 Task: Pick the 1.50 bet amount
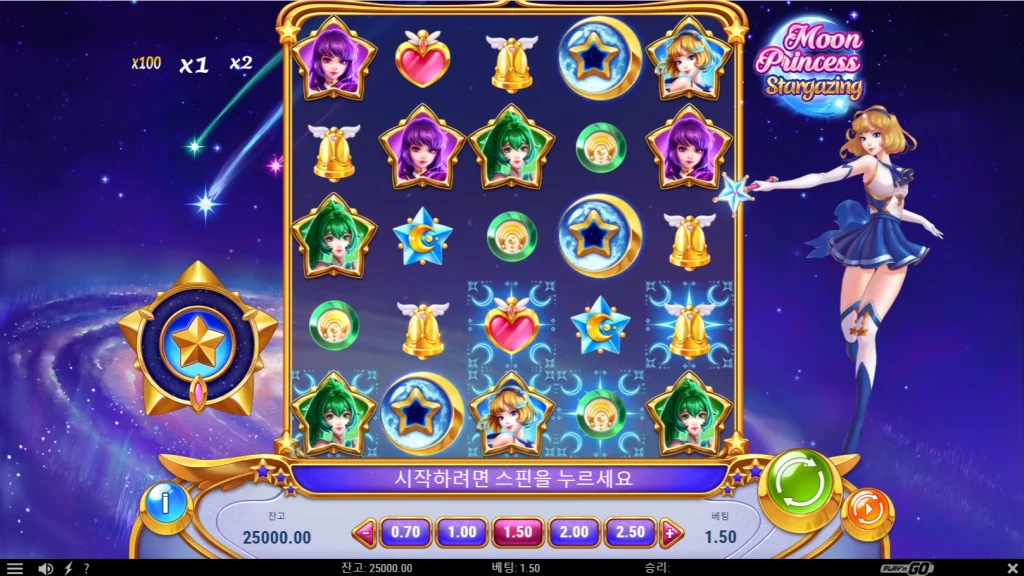pos(518,533)
